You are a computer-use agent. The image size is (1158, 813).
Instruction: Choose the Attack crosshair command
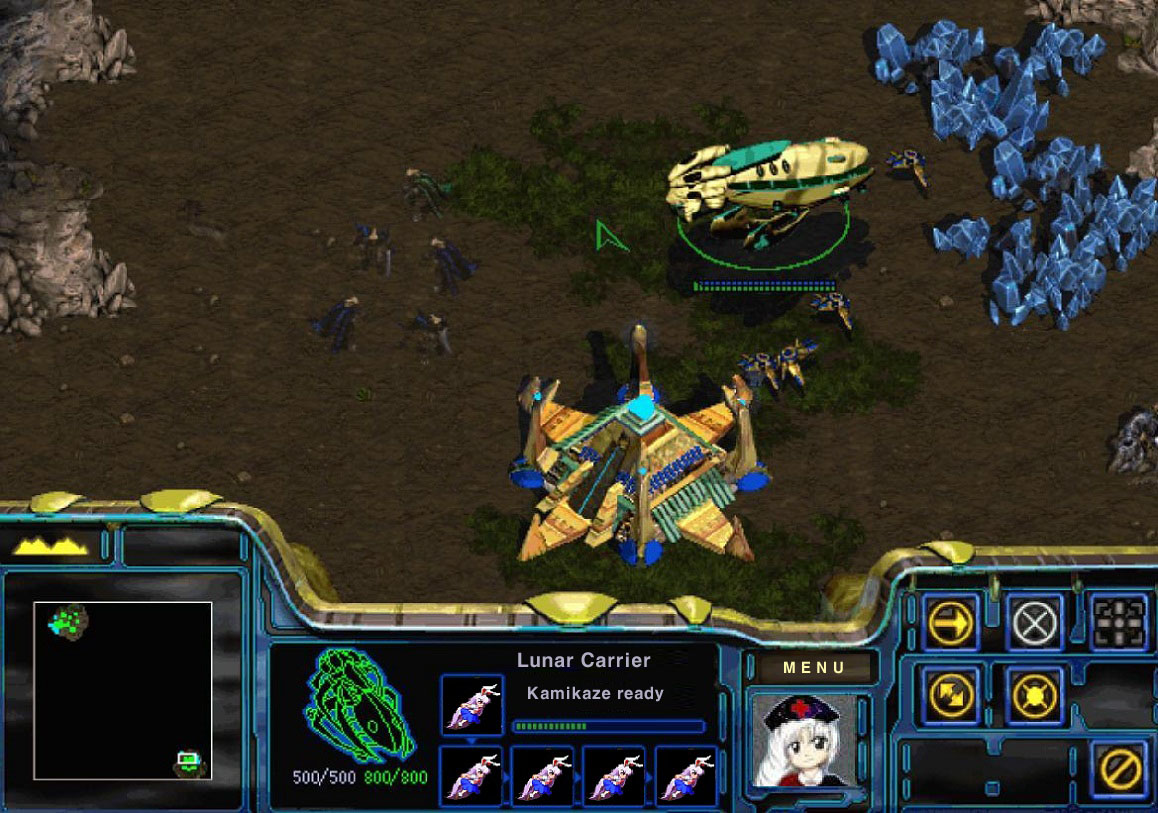pyautogui.click(x=1119, y=624)
